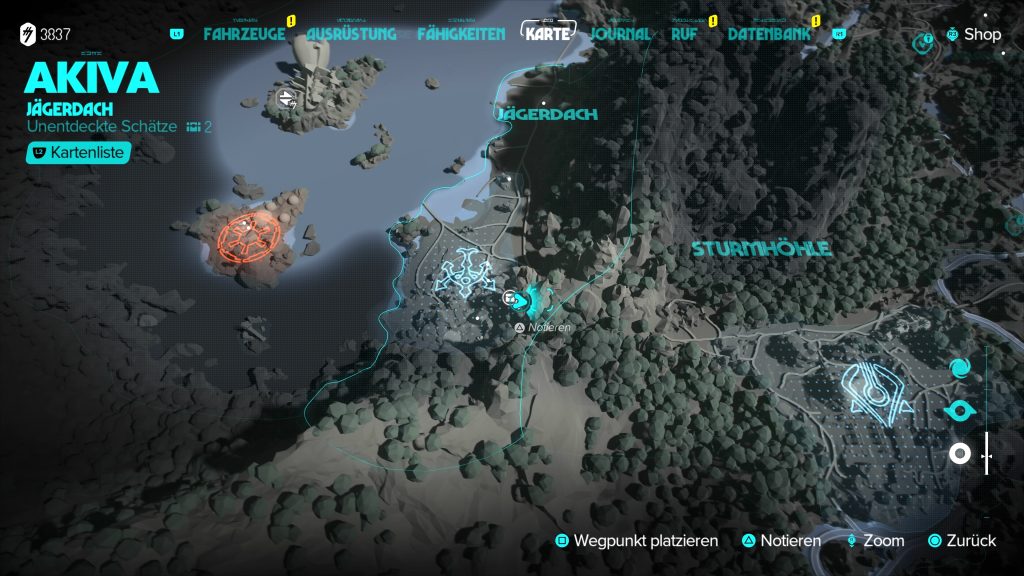Open the Ausrüstung tab
Screen dimensions: 1024x576
point(351,34)
